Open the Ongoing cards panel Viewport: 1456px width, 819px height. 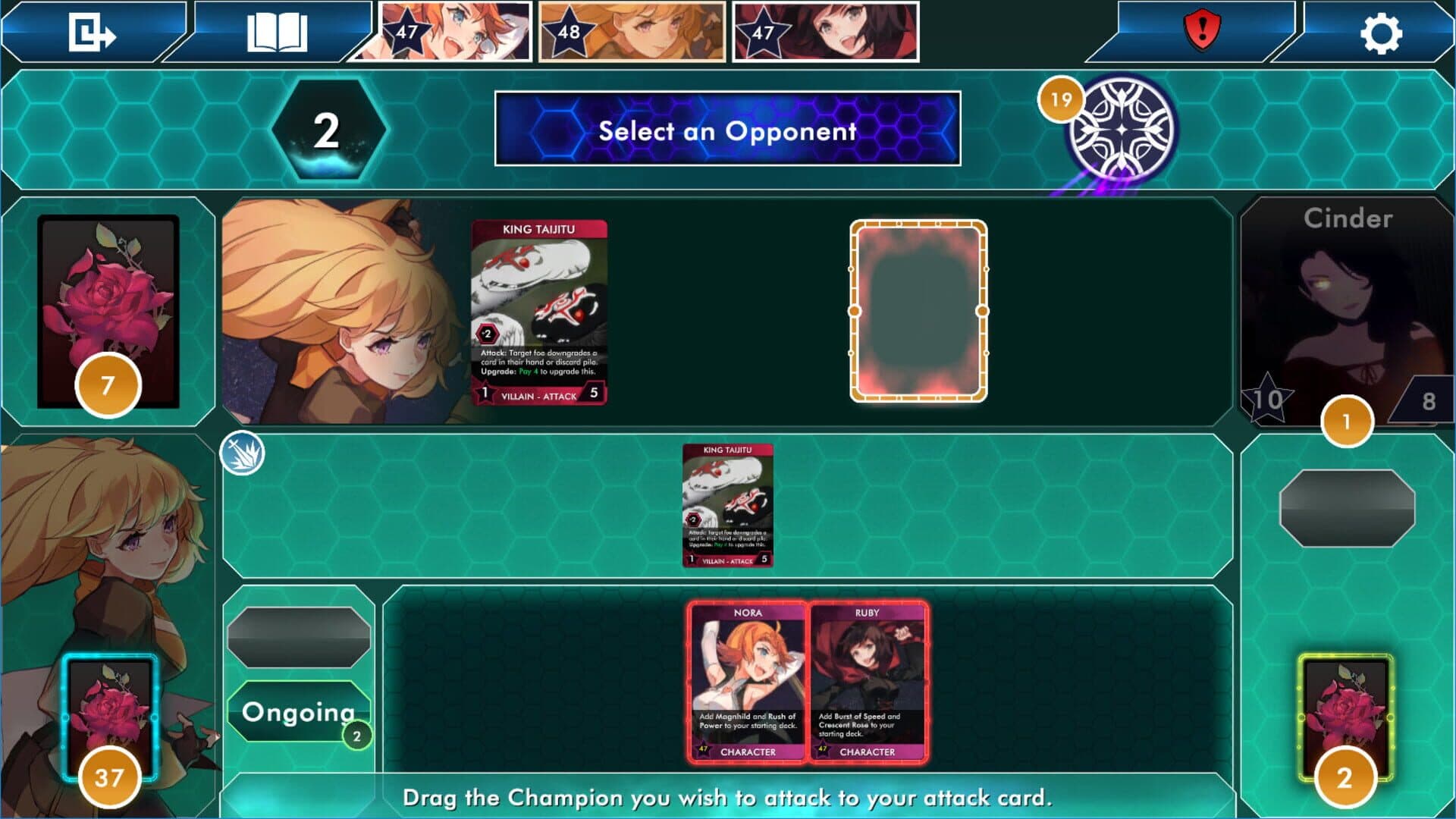tap(298, 711)
